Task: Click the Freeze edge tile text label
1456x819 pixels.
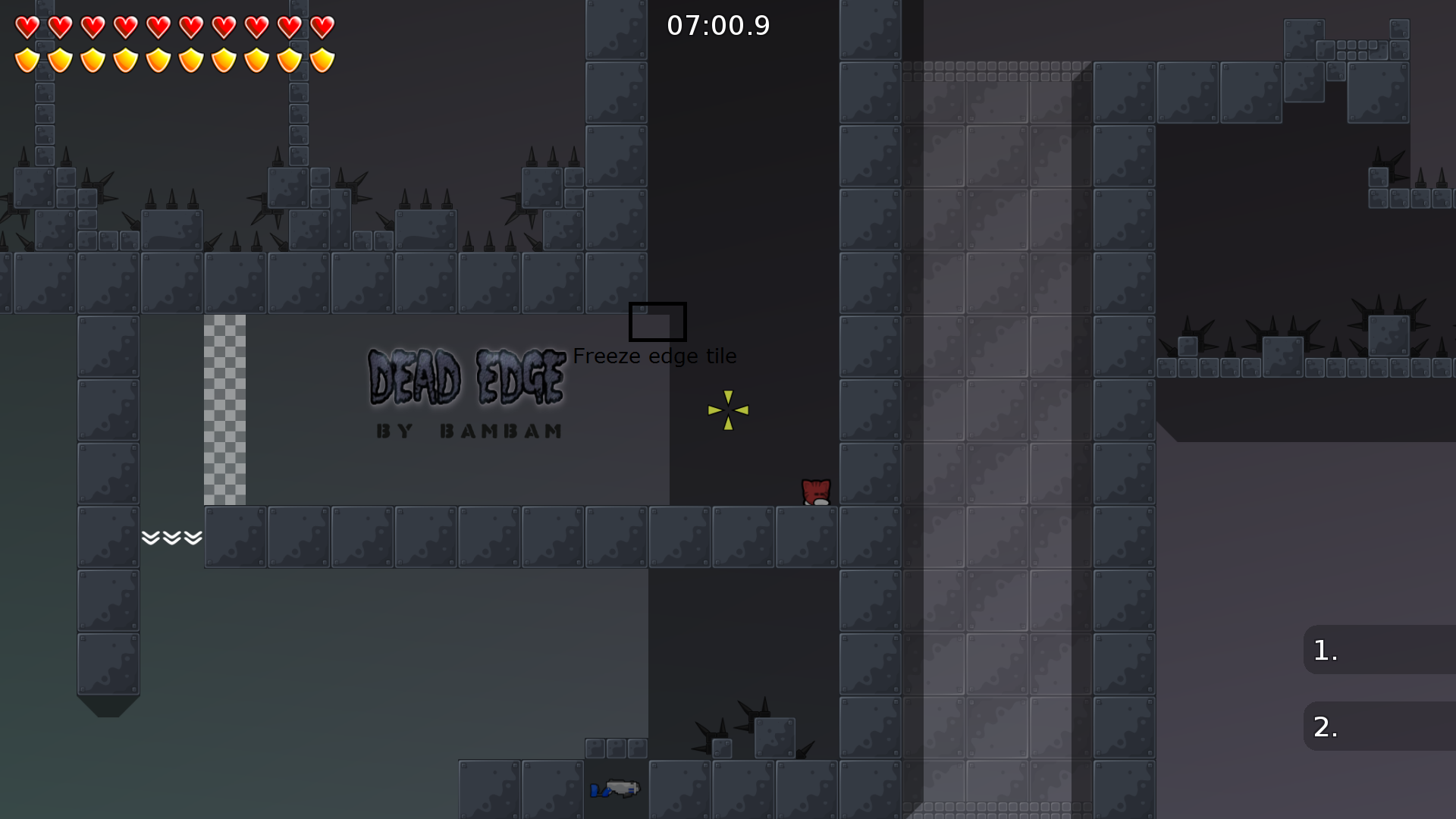Action: (x=657, y=355)
